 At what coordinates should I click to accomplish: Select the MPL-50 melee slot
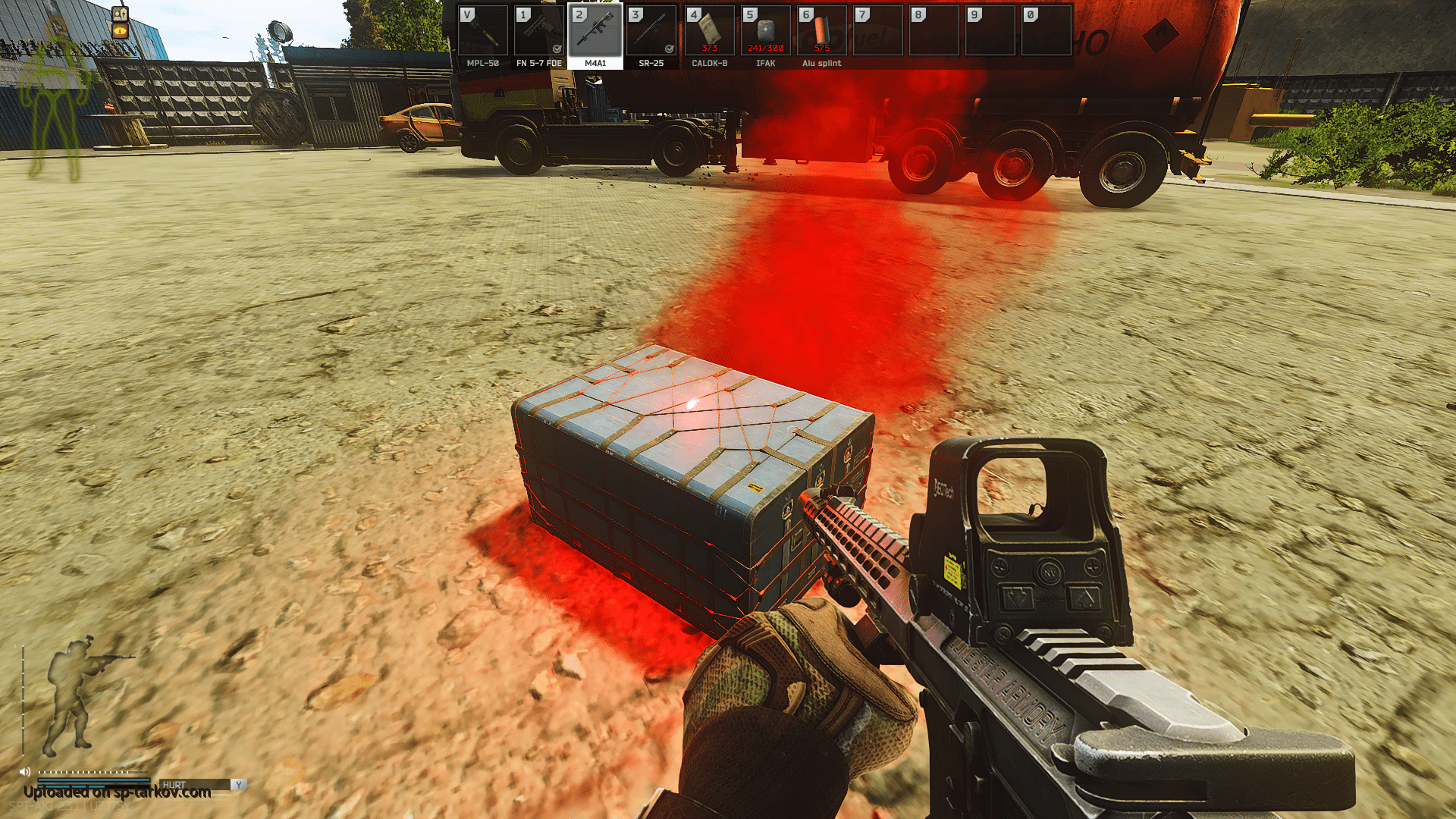click(482, 32)
